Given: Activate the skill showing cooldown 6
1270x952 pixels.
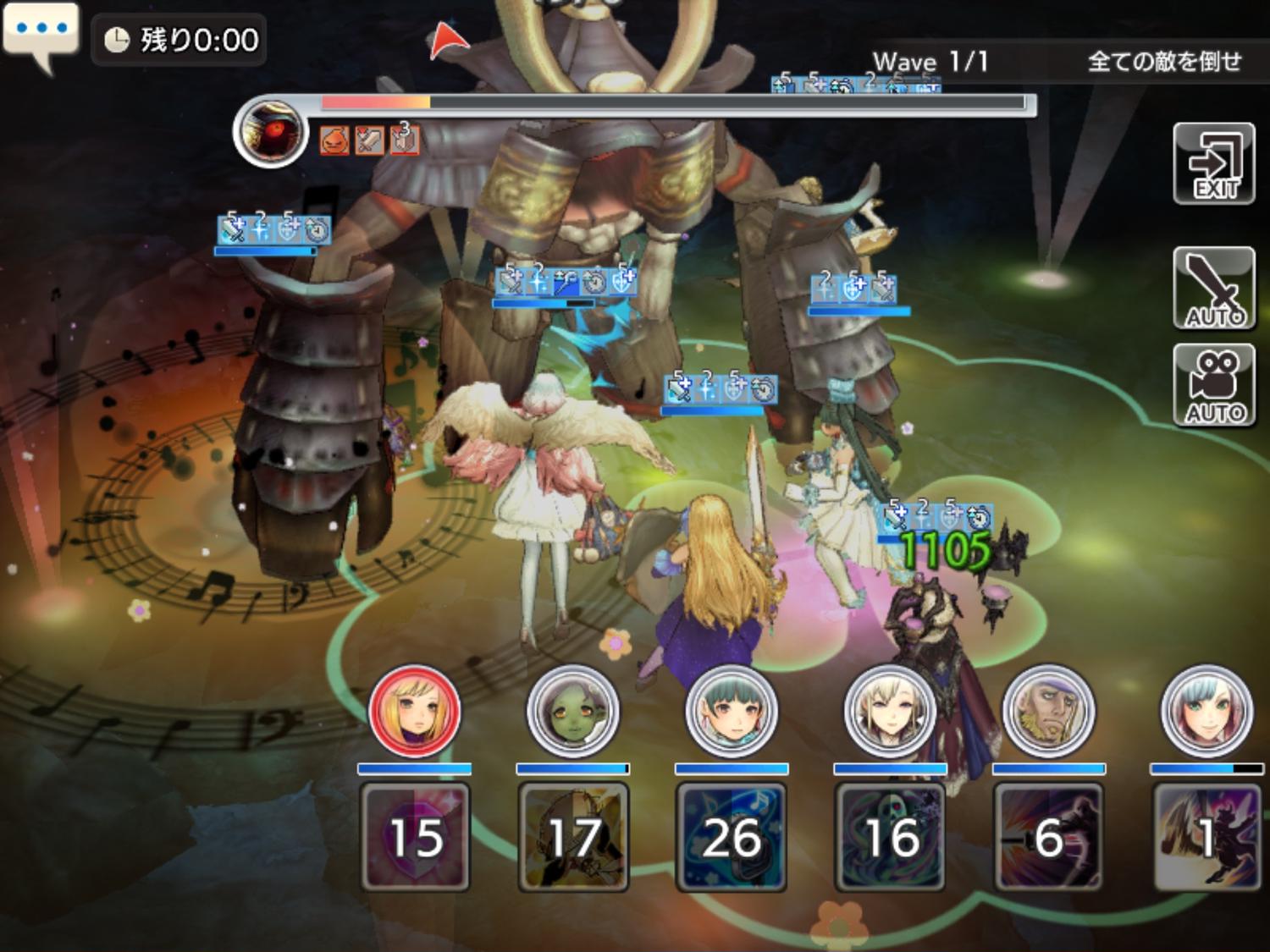Looking at the screenshot, I should point(1048,837).
